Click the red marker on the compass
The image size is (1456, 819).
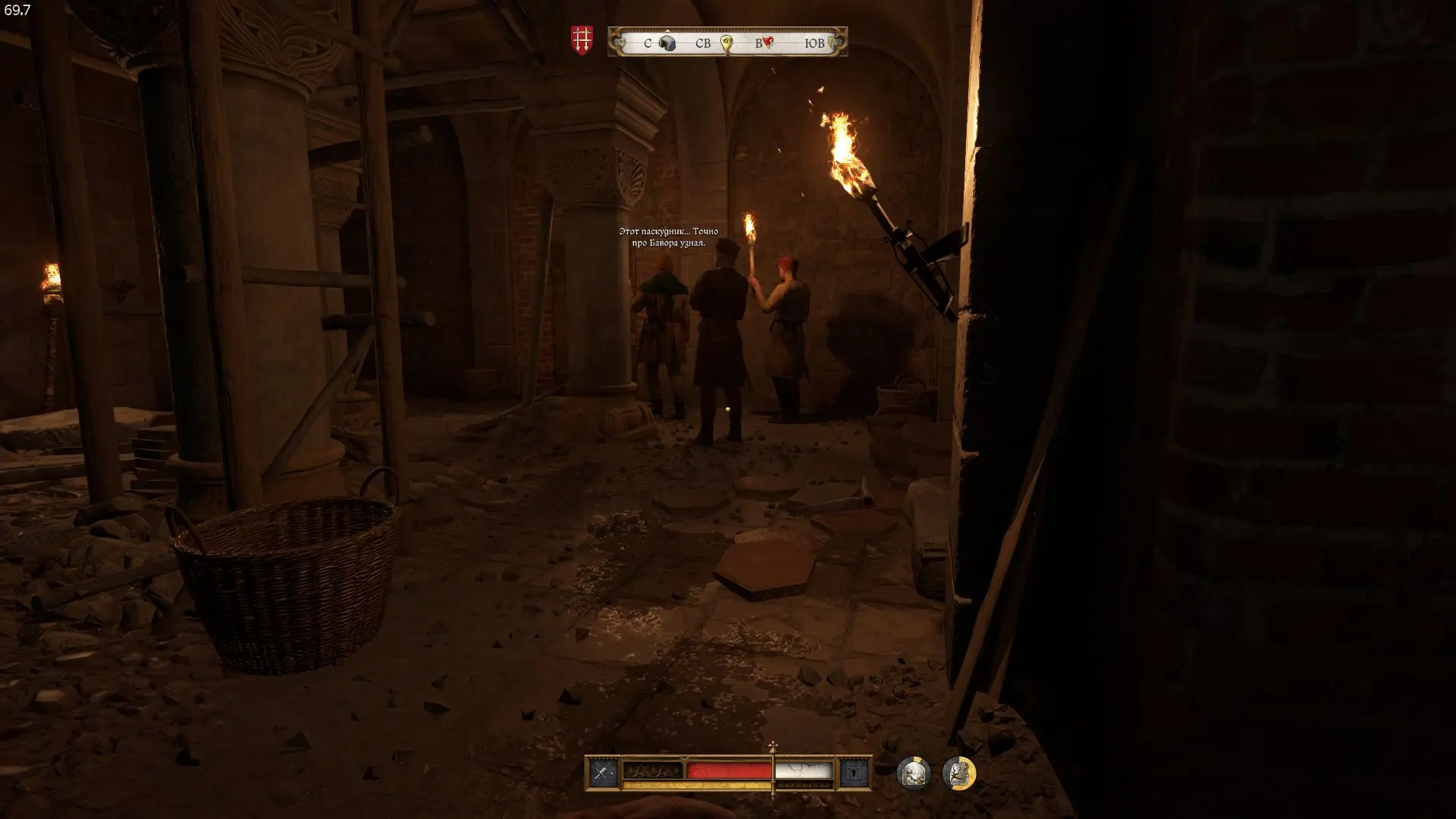pos(767,42)
